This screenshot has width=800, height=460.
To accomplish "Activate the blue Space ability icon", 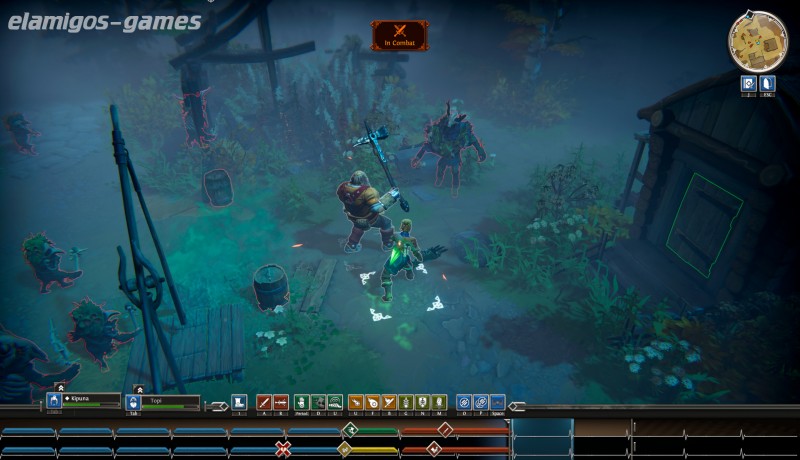I will tap(497, 401).
